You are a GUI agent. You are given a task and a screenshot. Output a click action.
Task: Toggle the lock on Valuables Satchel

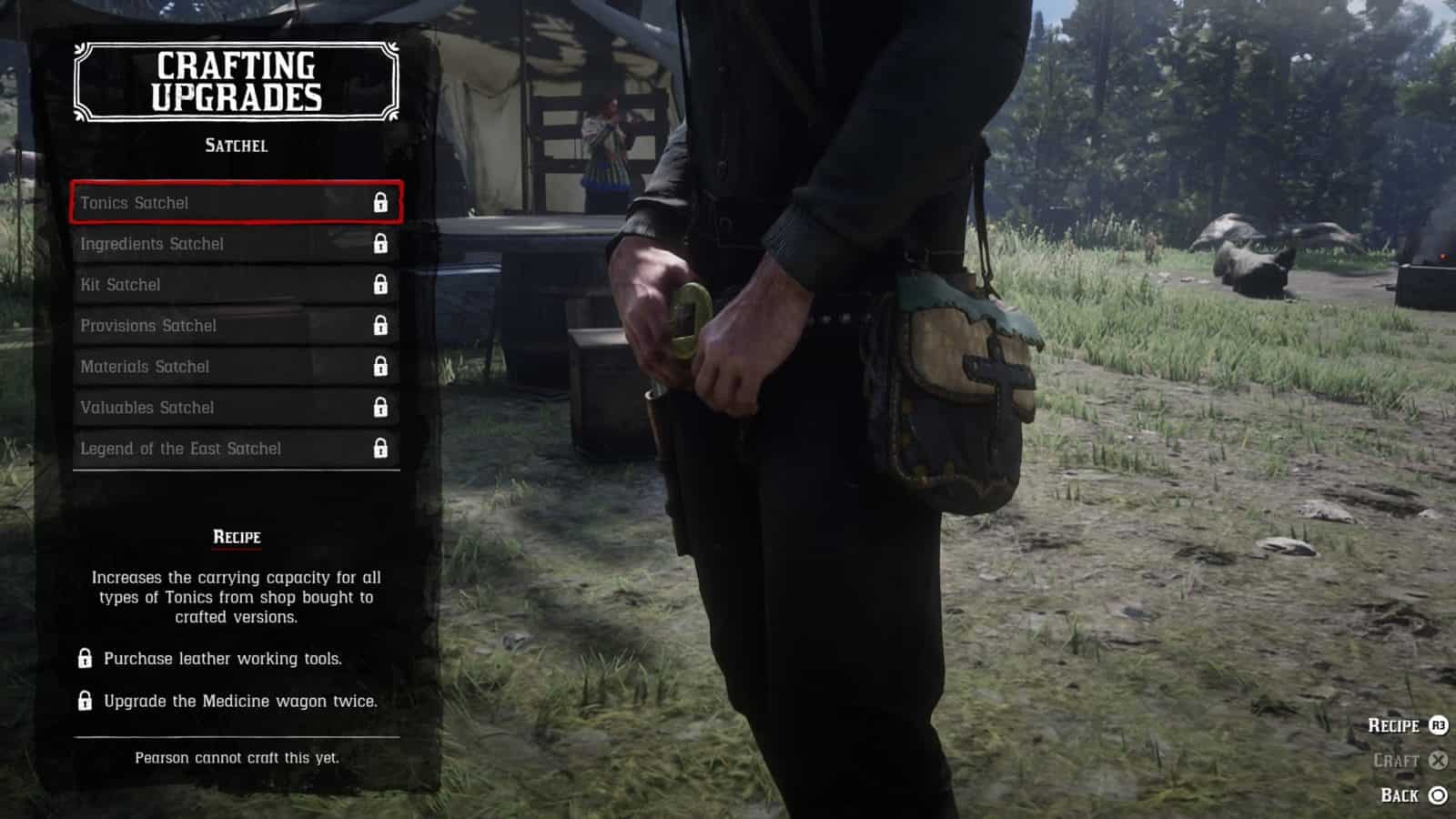(379, 408)
